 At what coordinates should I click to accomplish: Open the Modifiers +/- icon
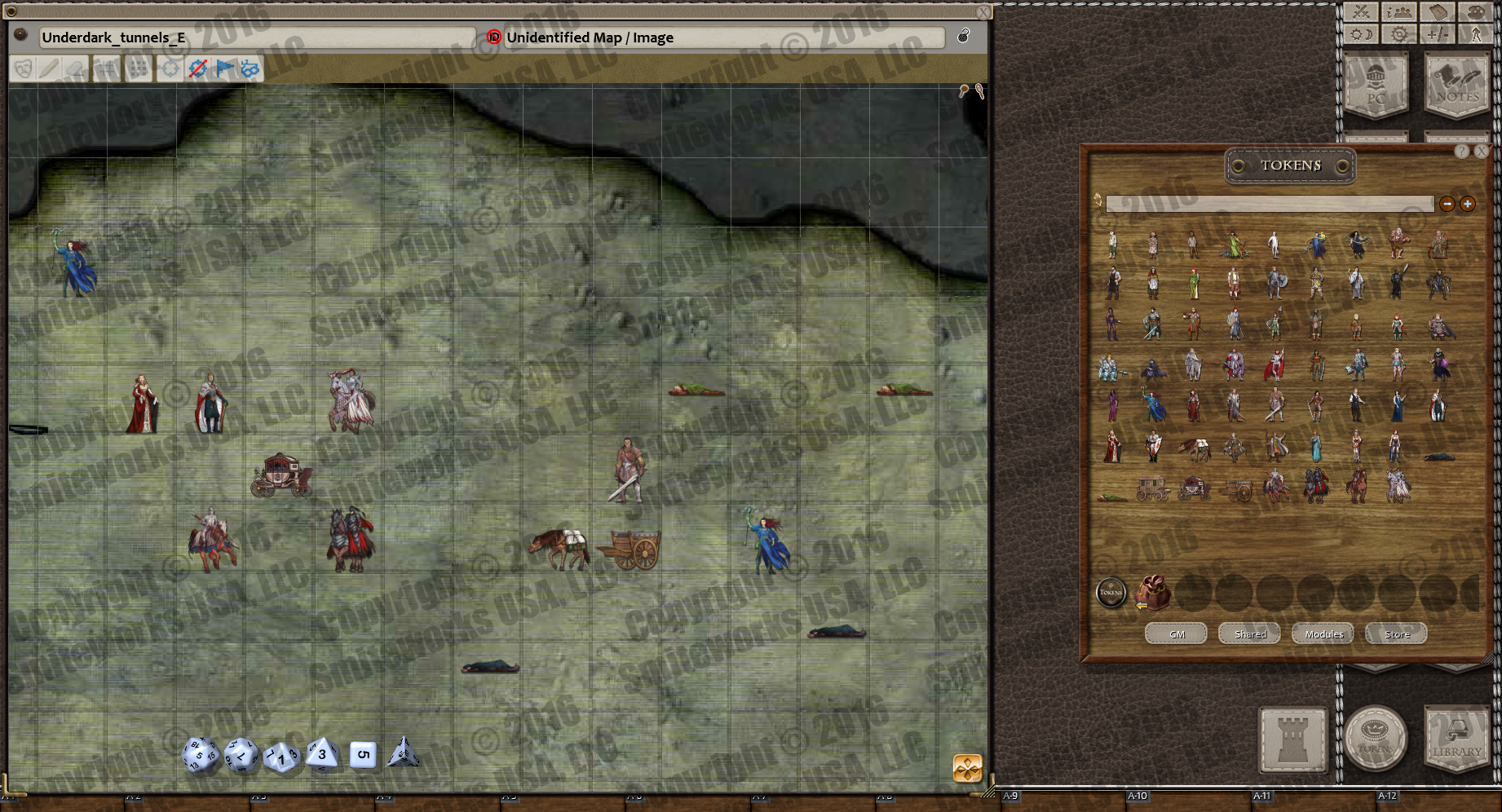[1438, 33]
